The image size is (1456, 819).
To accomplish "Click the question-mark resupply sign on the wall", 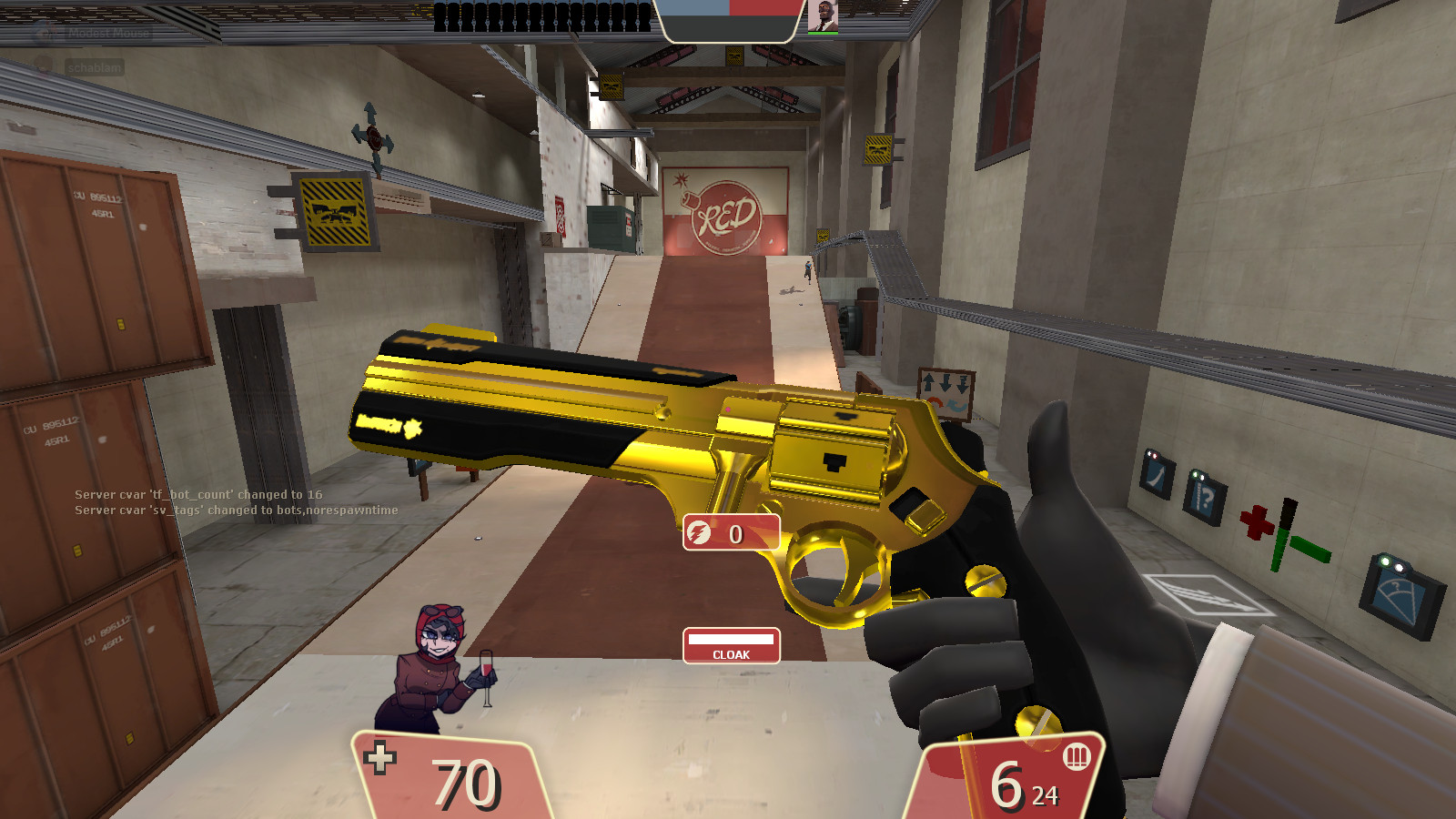I will pyautogui.click(x=1203, y=499).
